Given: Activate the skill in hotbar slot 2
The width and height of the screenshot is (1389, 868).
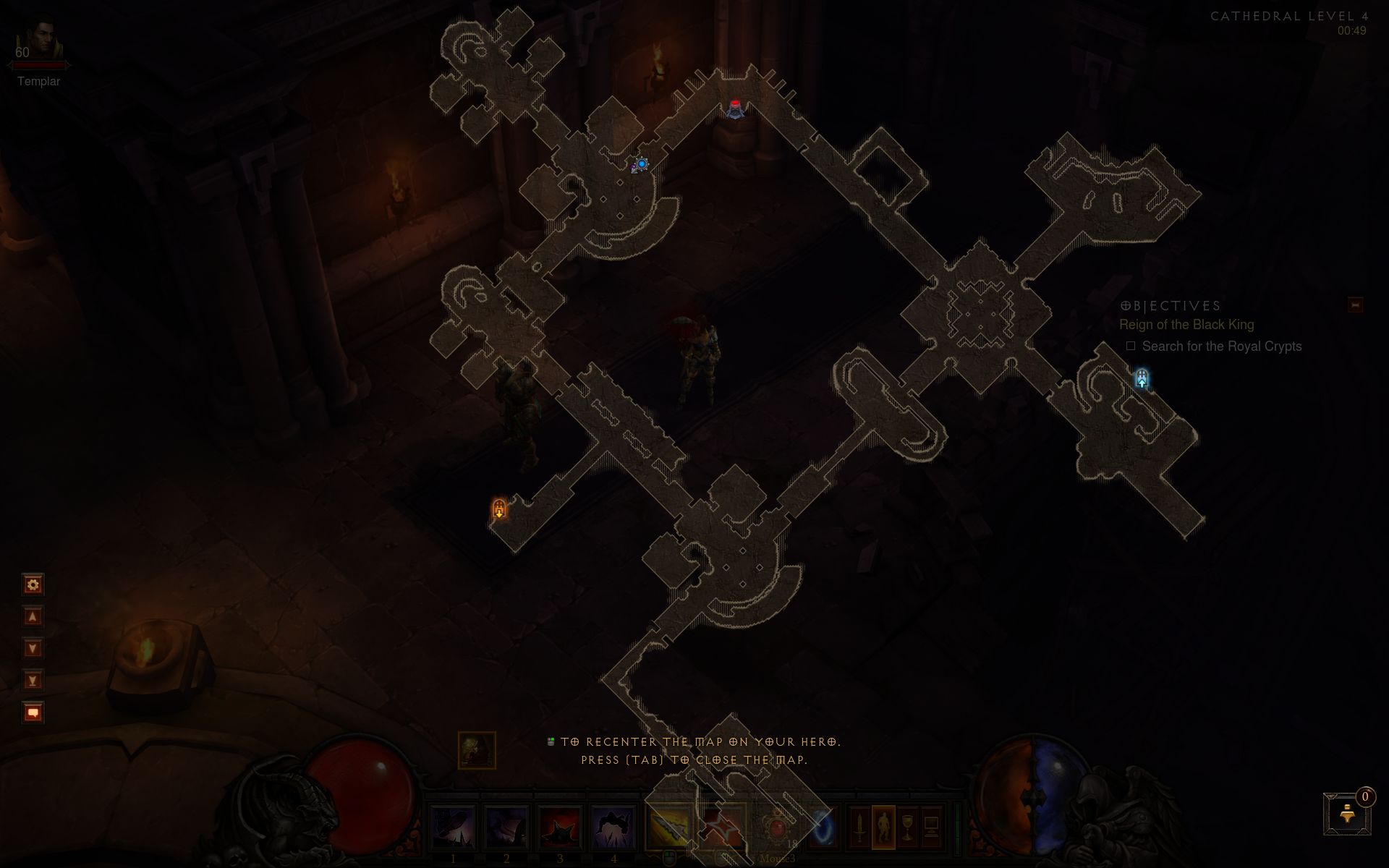Looking at the screenshot, I should point(507,827).
